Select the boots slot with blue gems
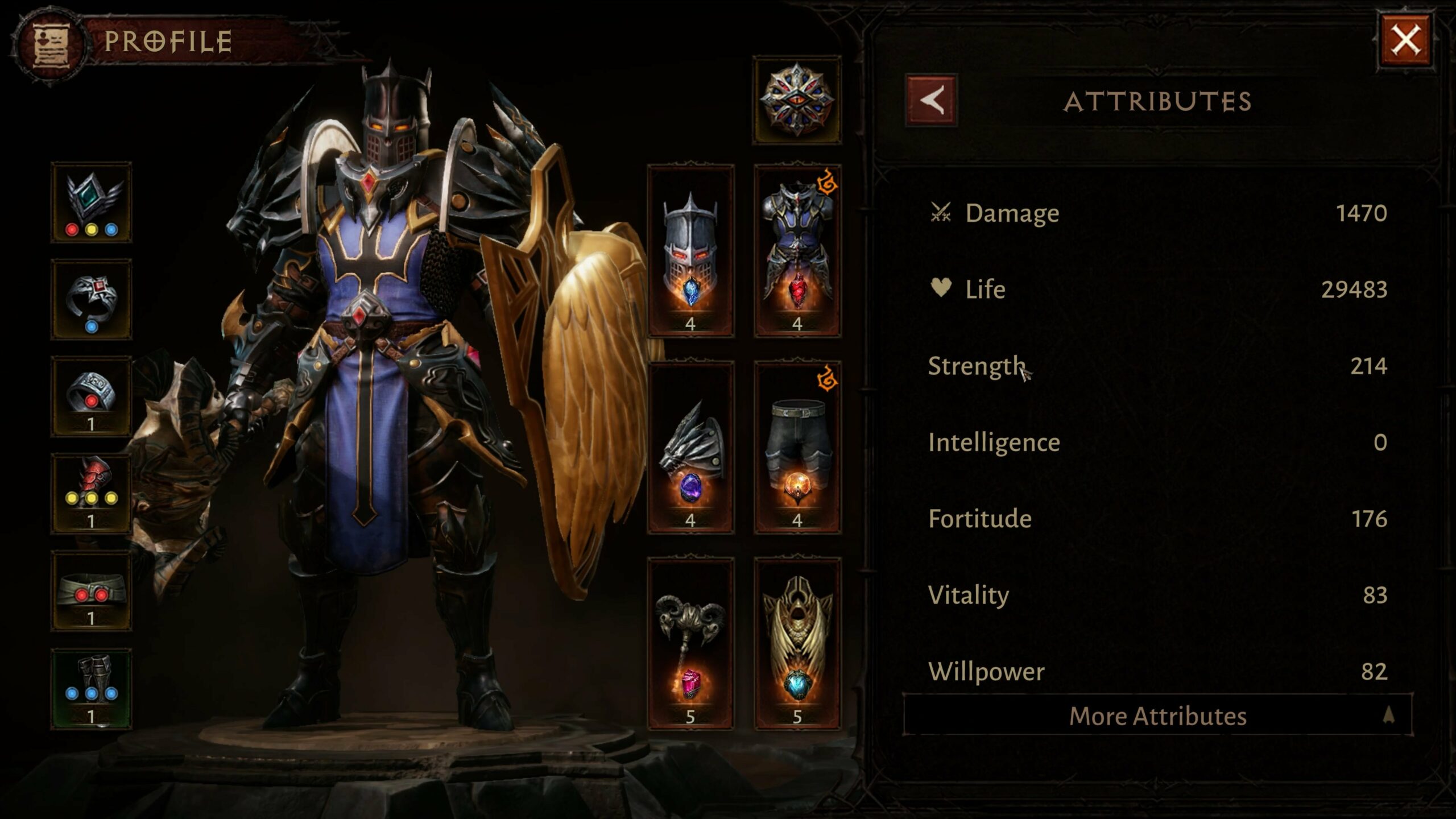1456x819 pixels. pyautogui.click(x=92, y=688)
